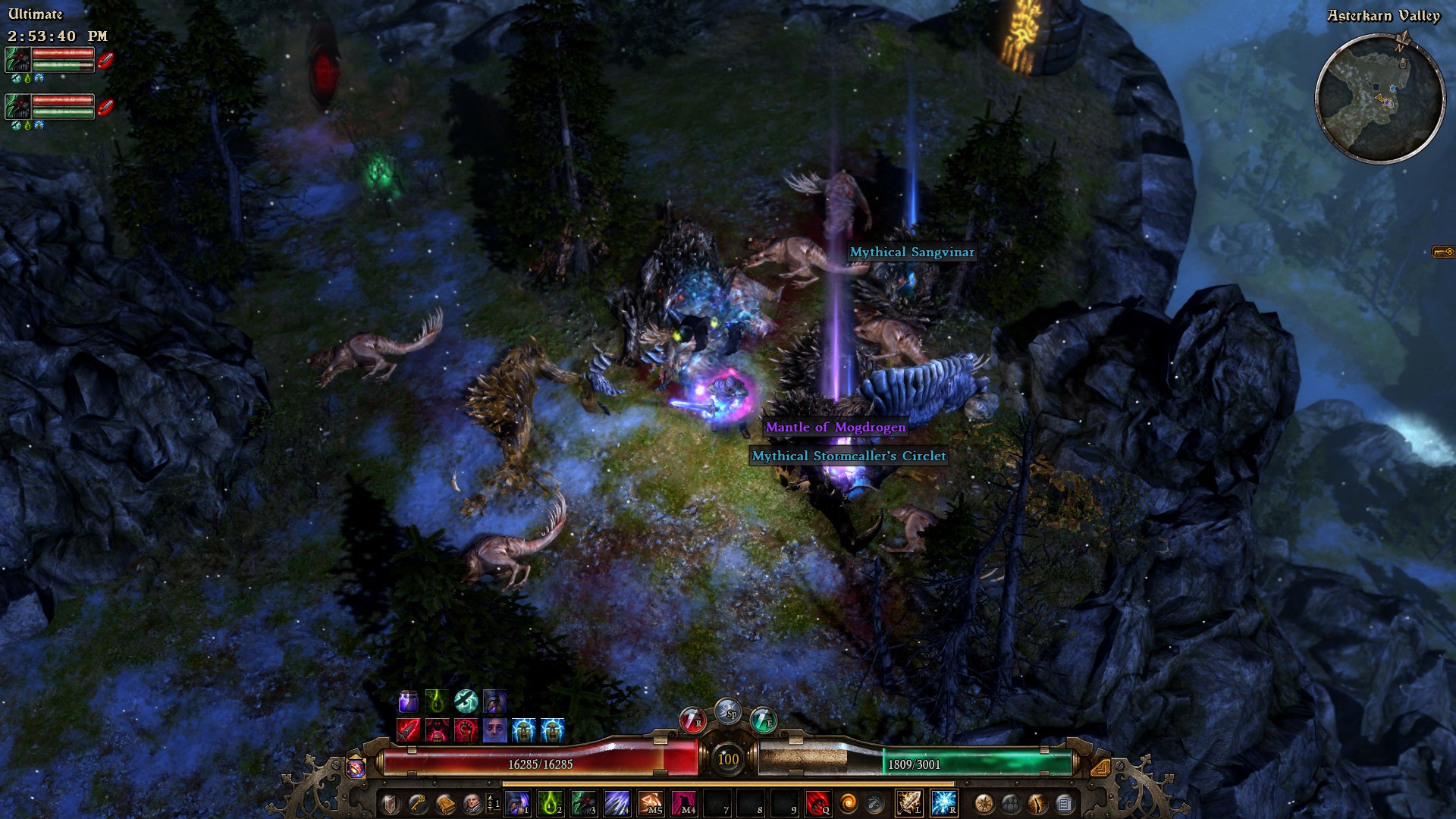Select the right mouse button lightning skill
Image resolution: width=1456 pixels, height=819 pixels.
[x=943, y=803]
